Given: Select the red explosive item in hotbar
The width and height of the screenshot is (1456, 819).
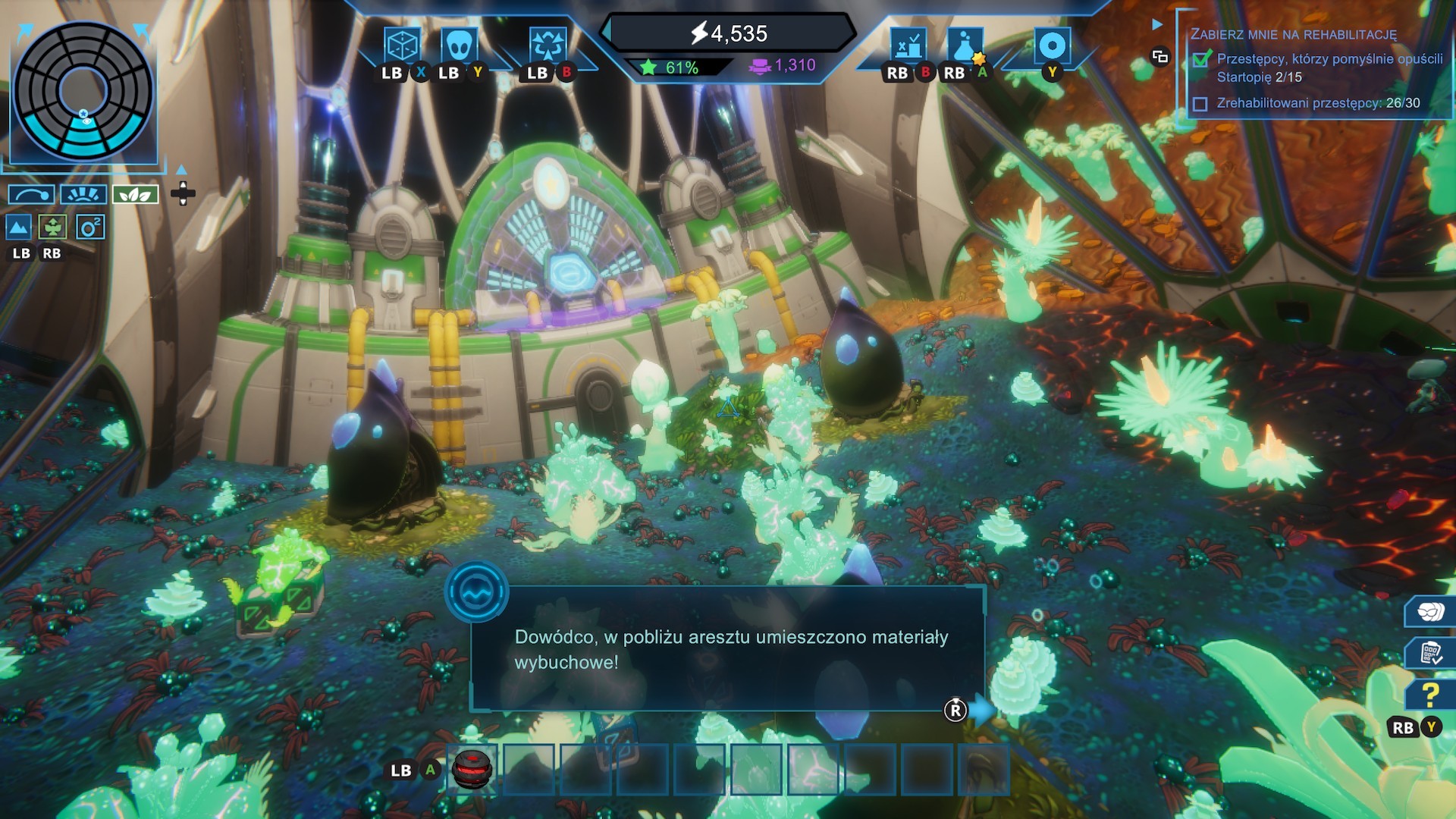Looking at the screenshot, I should (x=472, y=769).
